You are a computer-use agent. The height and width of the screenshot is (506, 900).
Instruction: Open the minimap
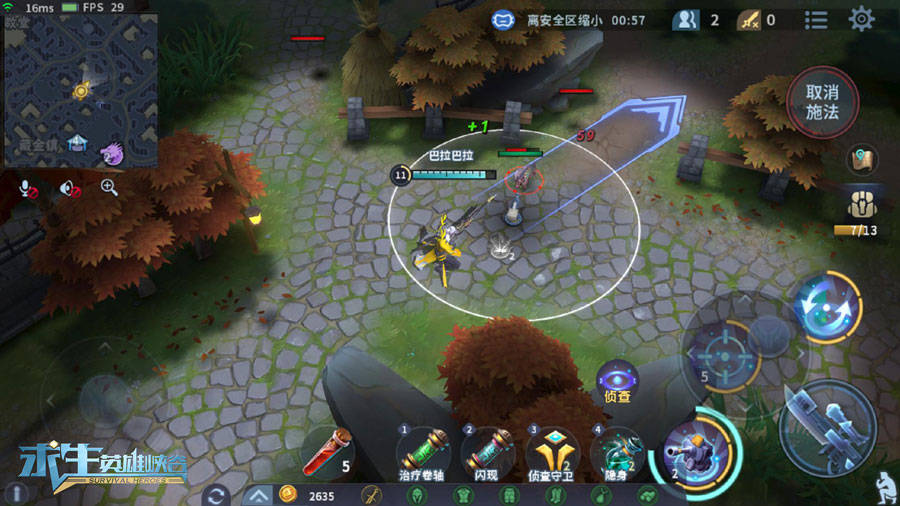[x=81, y=89]
